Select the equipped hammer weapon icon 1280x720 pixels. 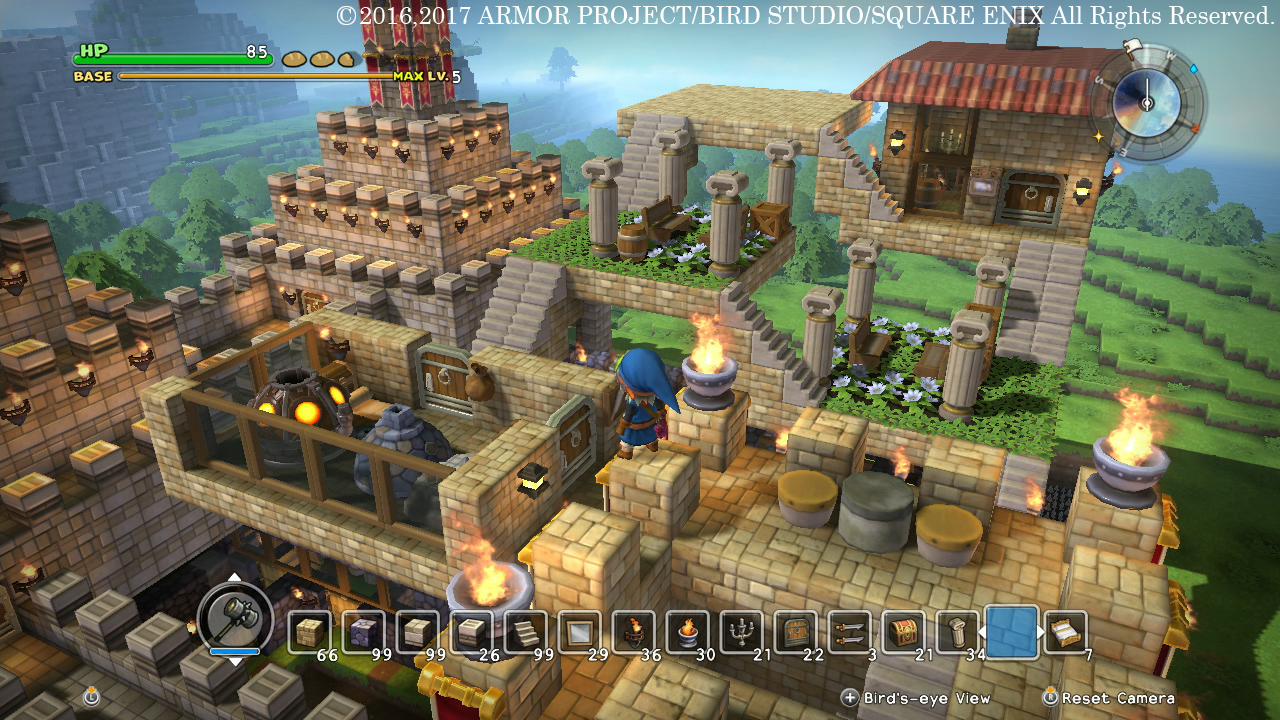pyautogui.click(x=236, y=618)
